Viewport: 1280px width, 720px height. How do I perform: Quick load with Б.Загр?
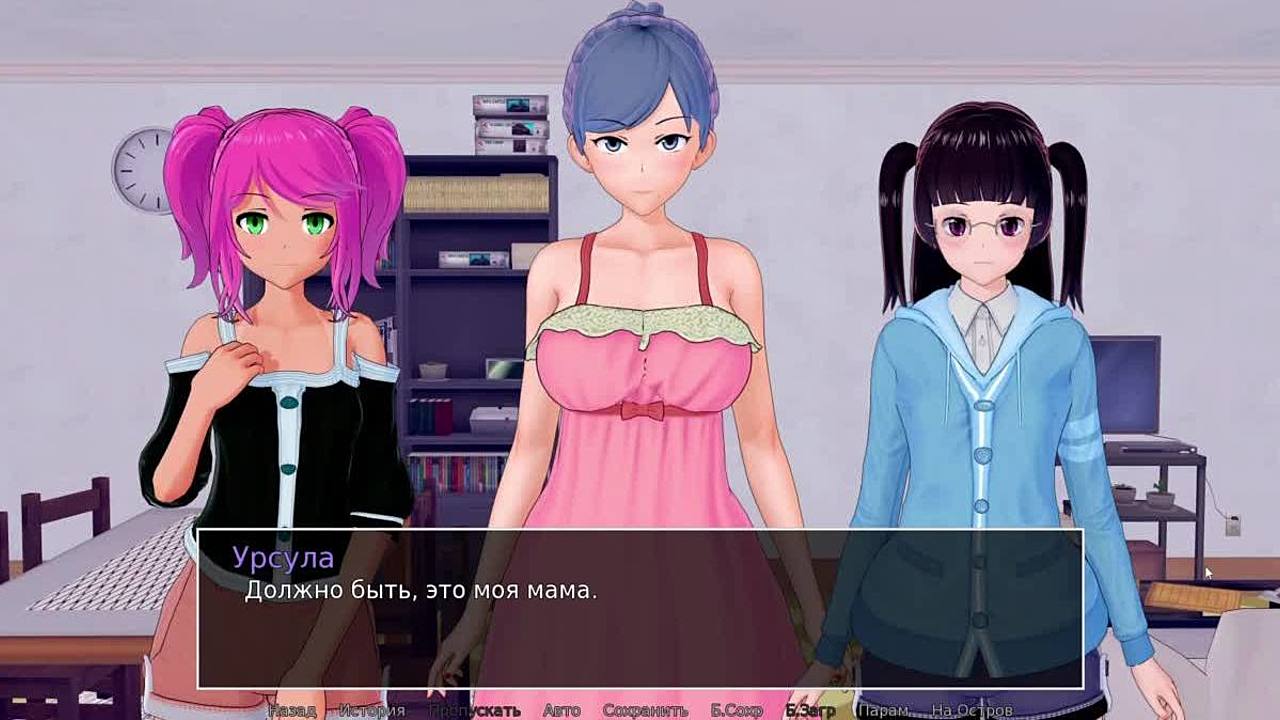pyautogui.click(x=810, y=711)
